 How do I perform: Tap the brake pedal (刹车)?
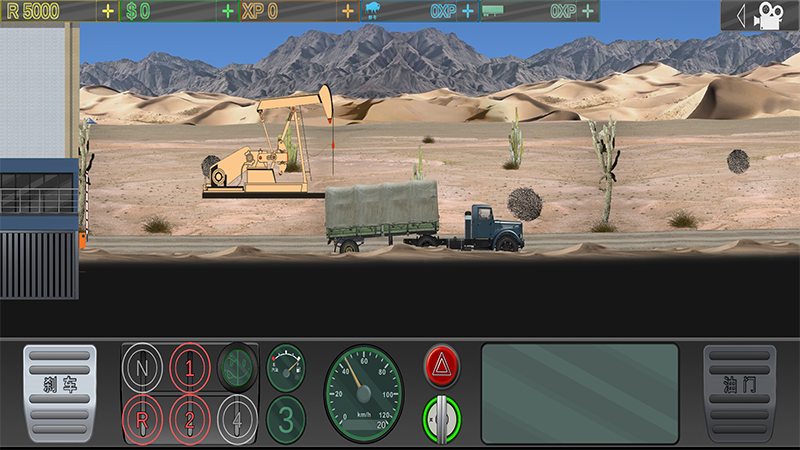(x=60, y=393)
